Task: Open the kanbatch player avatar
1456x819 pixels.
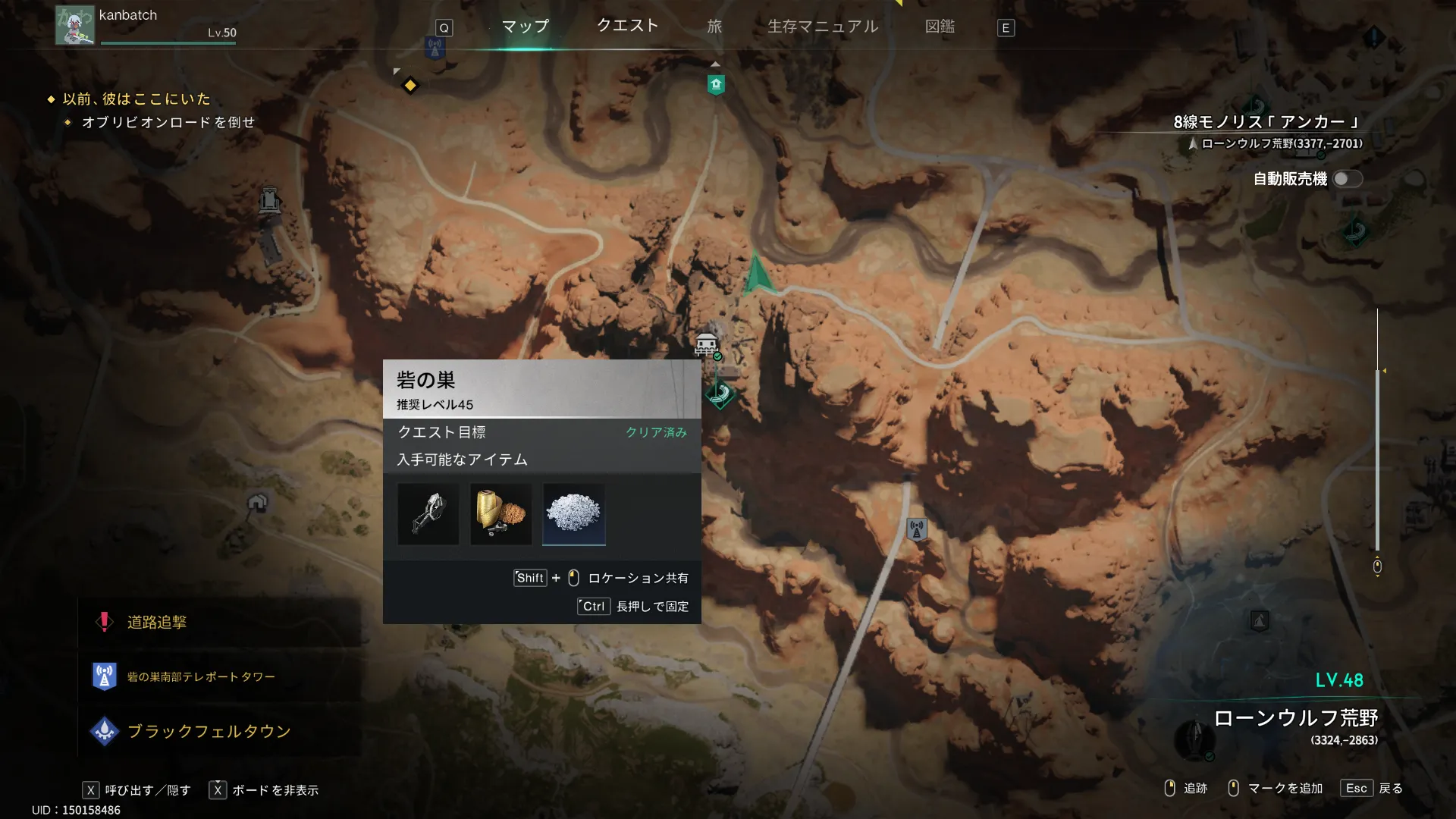Action: [75, 25]
